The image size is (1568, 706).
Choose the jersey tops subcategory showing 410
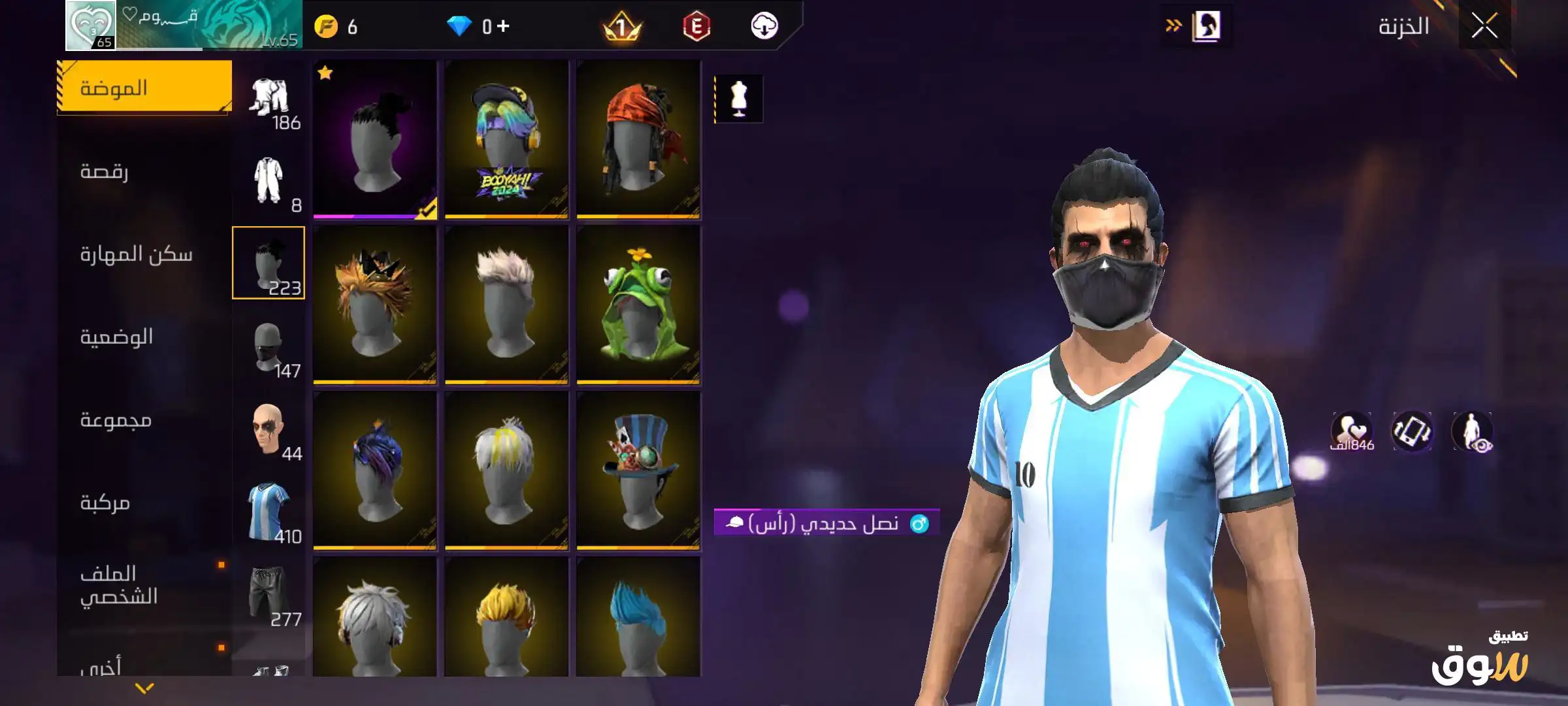tap(269, 514)
